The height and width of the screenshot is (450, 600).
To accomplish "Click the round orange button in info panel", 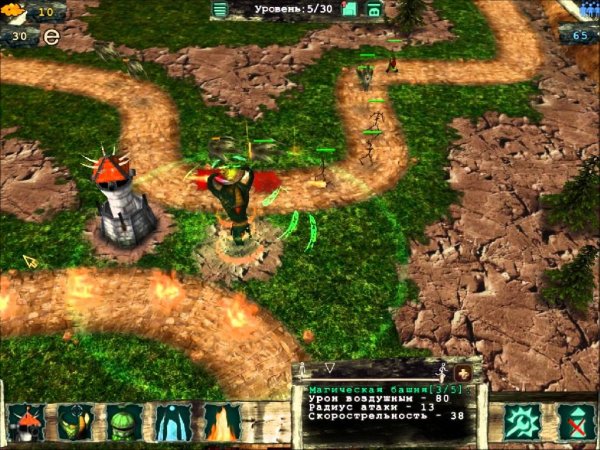I will pos(464,372).
